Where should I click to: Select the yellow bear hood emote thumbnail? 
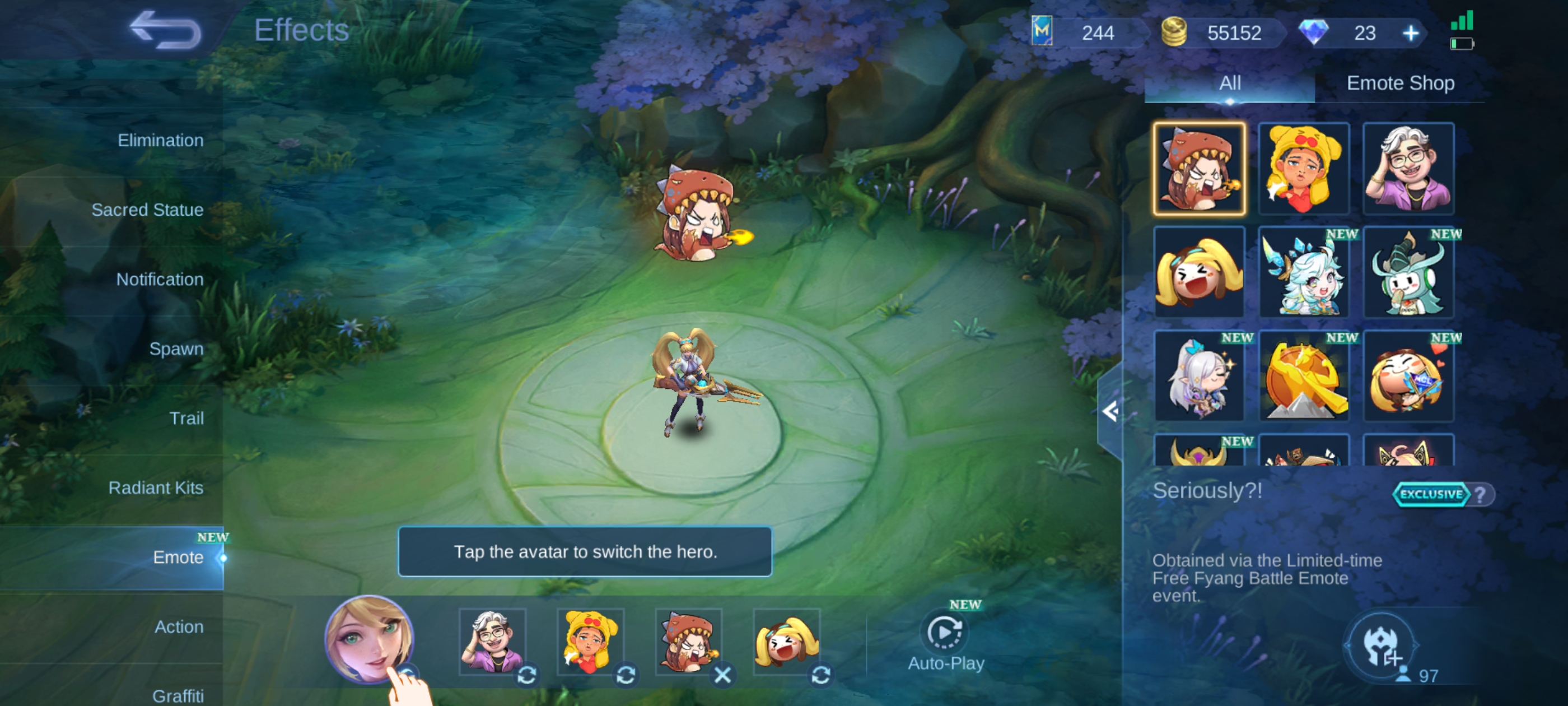tap(1304, 168)
